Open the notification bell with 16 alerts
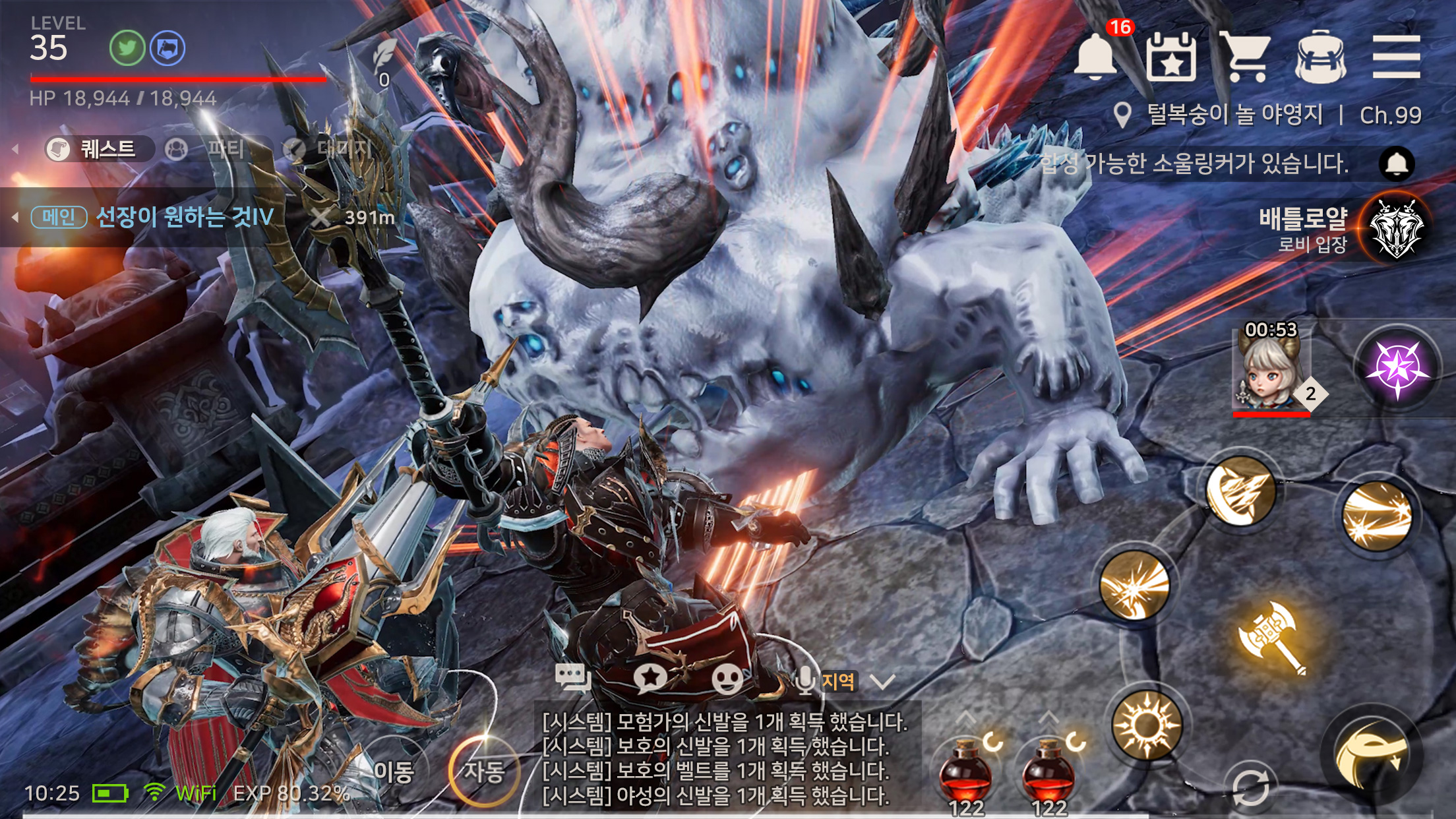This screenshot has width=1456, height=819. coord(1096,57)
